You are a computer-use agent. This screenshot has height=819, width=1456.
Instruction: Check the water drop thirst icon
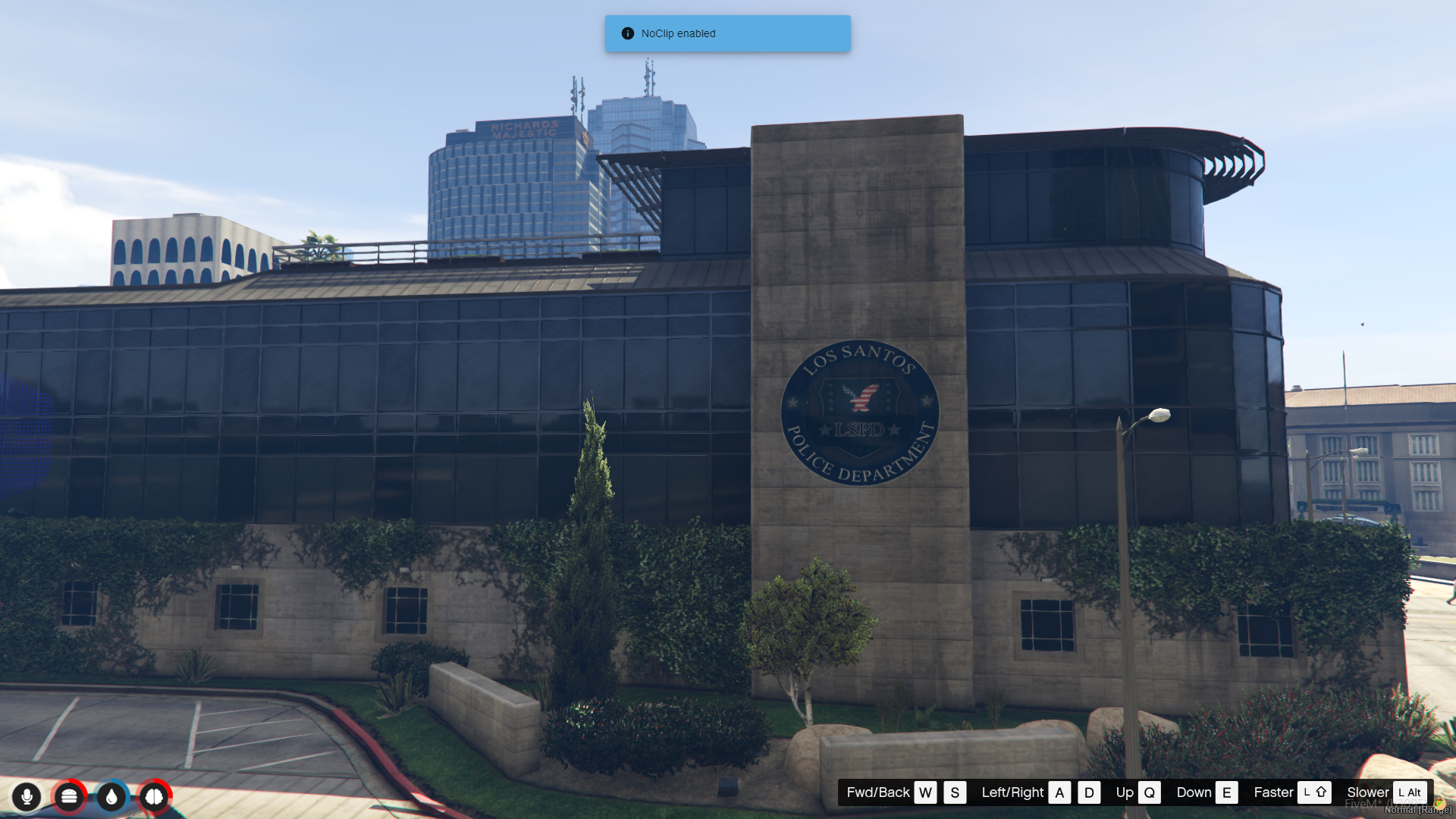tap(111, 796)
